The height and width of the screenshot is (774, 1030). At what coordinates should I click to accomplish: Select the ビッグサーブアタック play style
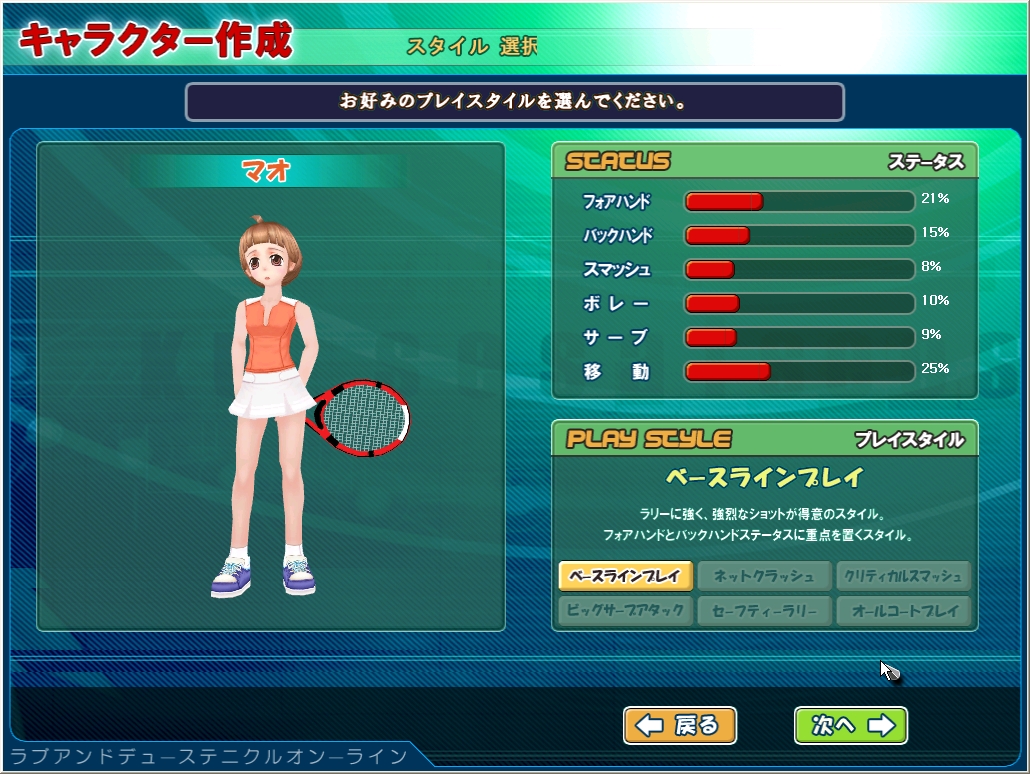[625, 610]
